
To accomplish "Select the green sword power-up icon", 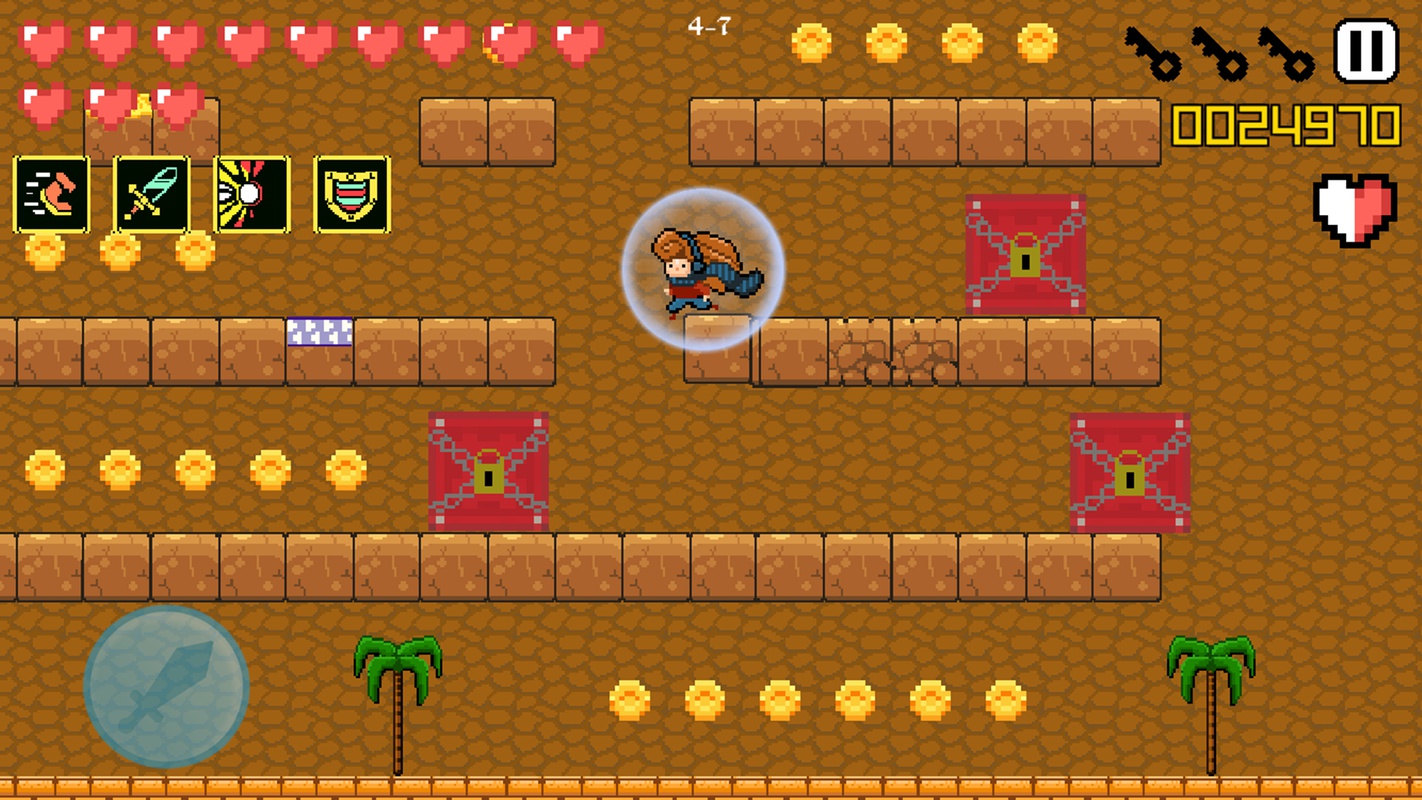I will (151, 194).
